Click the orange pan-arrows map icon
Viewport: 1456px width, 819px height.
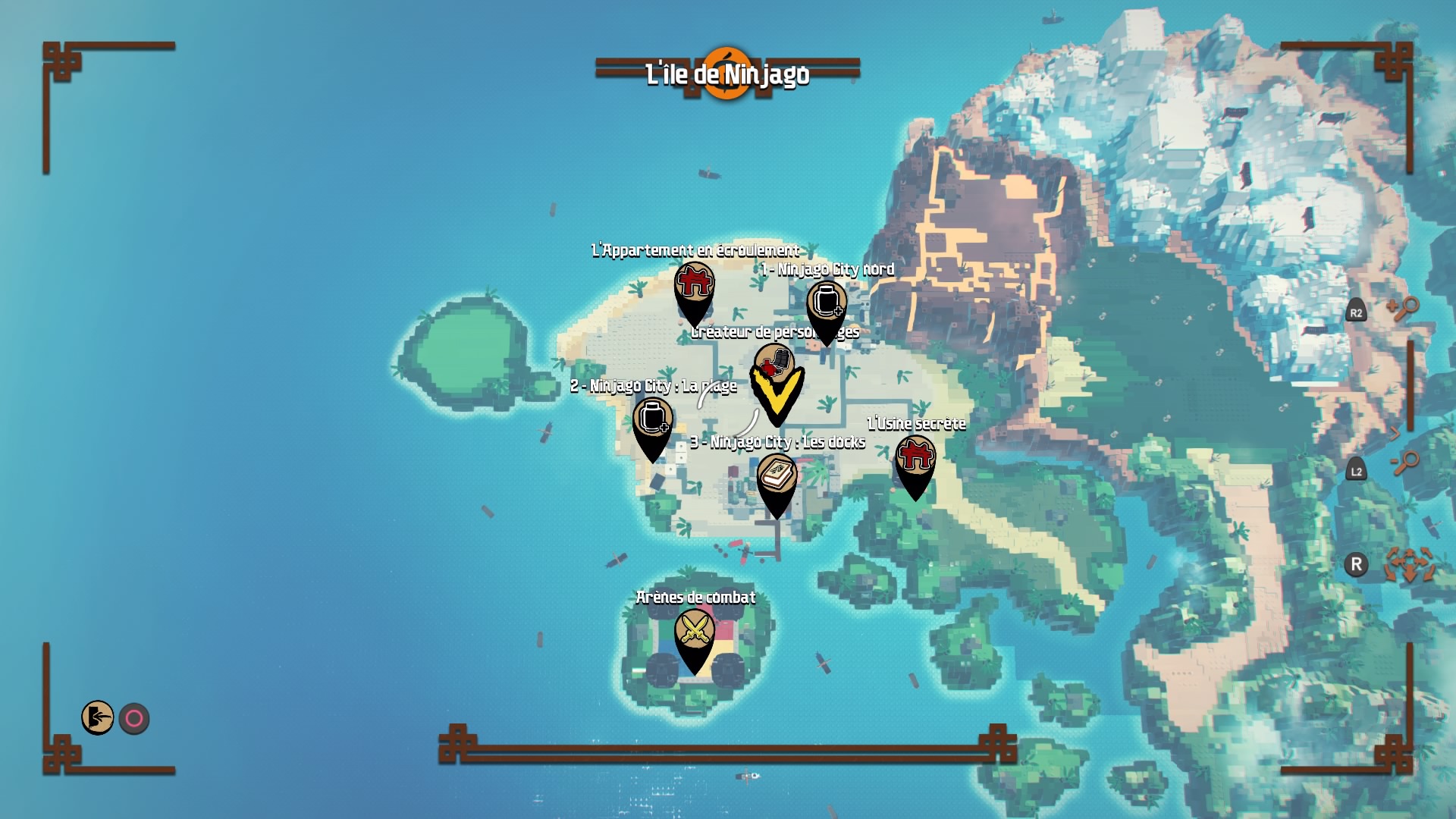click(x=1409, y=565)
